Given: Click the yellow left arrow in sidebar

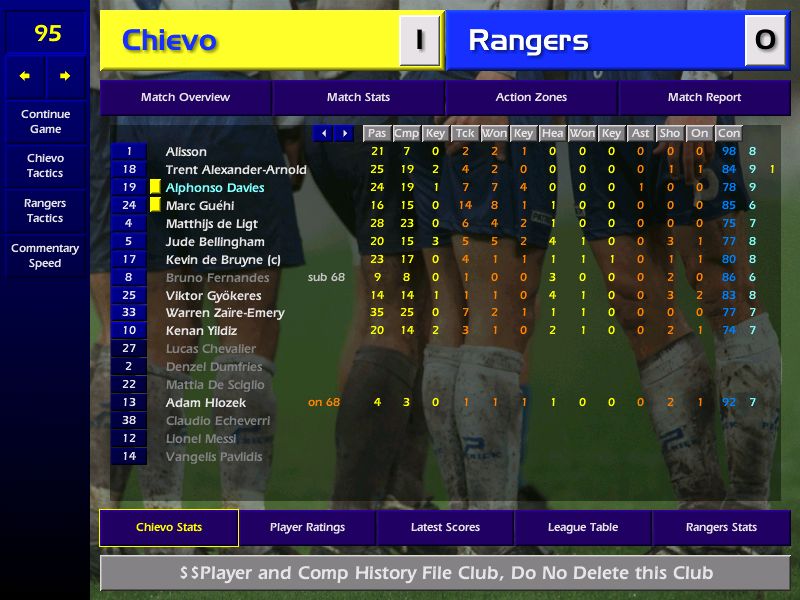Looking at the screenshot, I should coord(25,76).
